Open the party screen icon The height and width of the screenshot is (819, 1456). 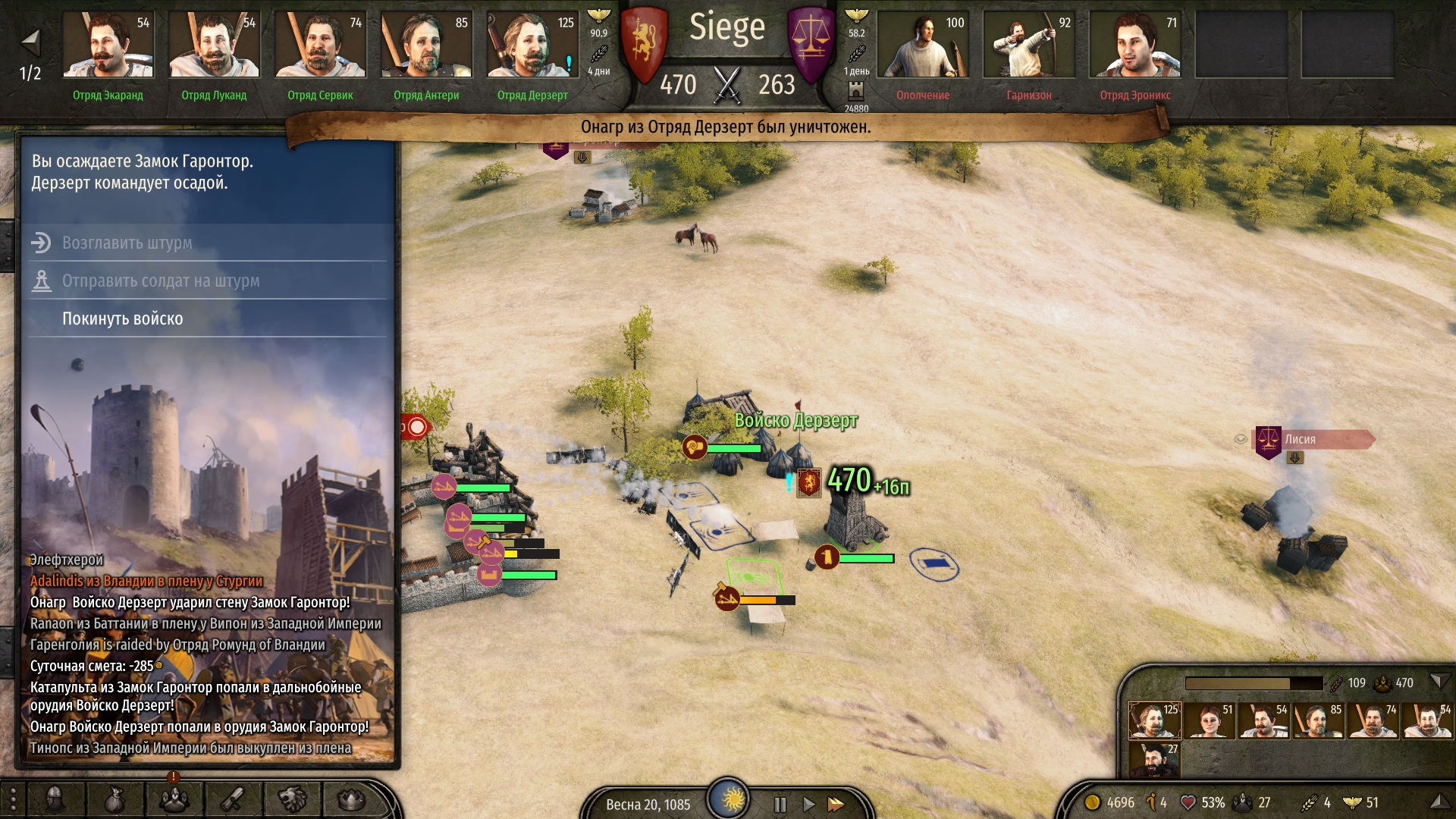(x=174, y=799)
